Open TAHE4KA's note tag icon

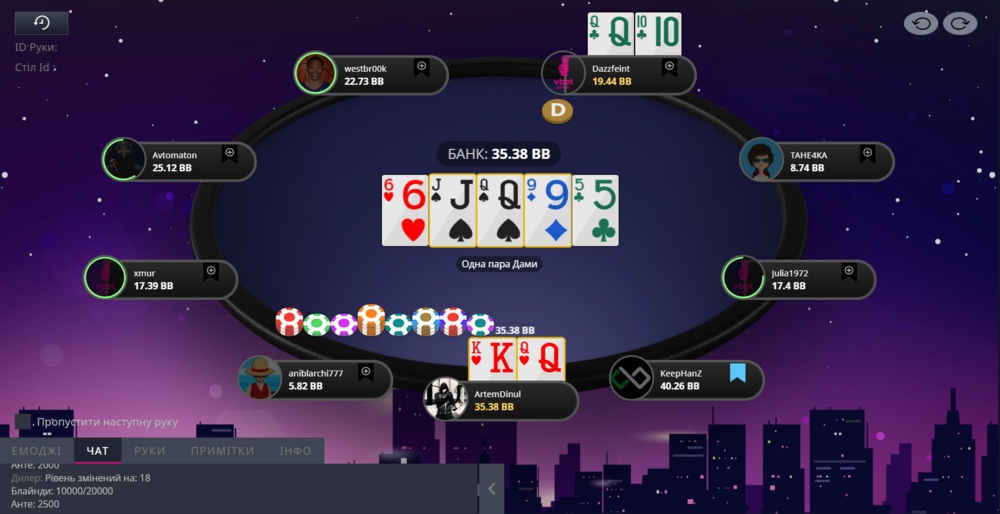pos(867,154)
